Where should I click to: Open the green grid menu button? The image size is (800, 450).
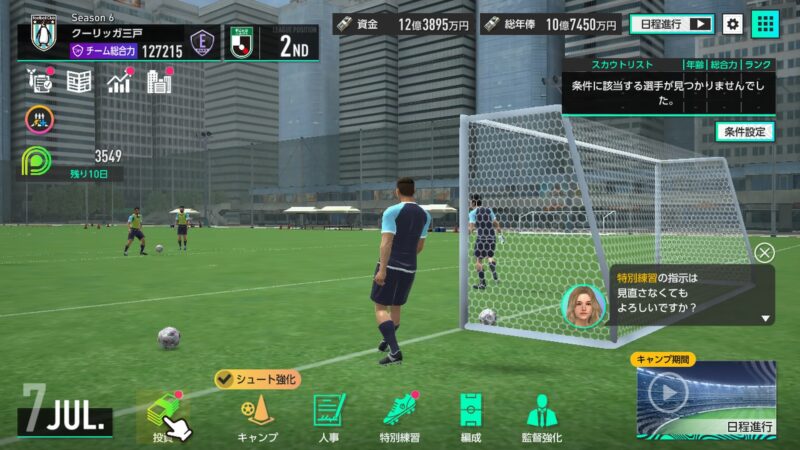point(765,24)
